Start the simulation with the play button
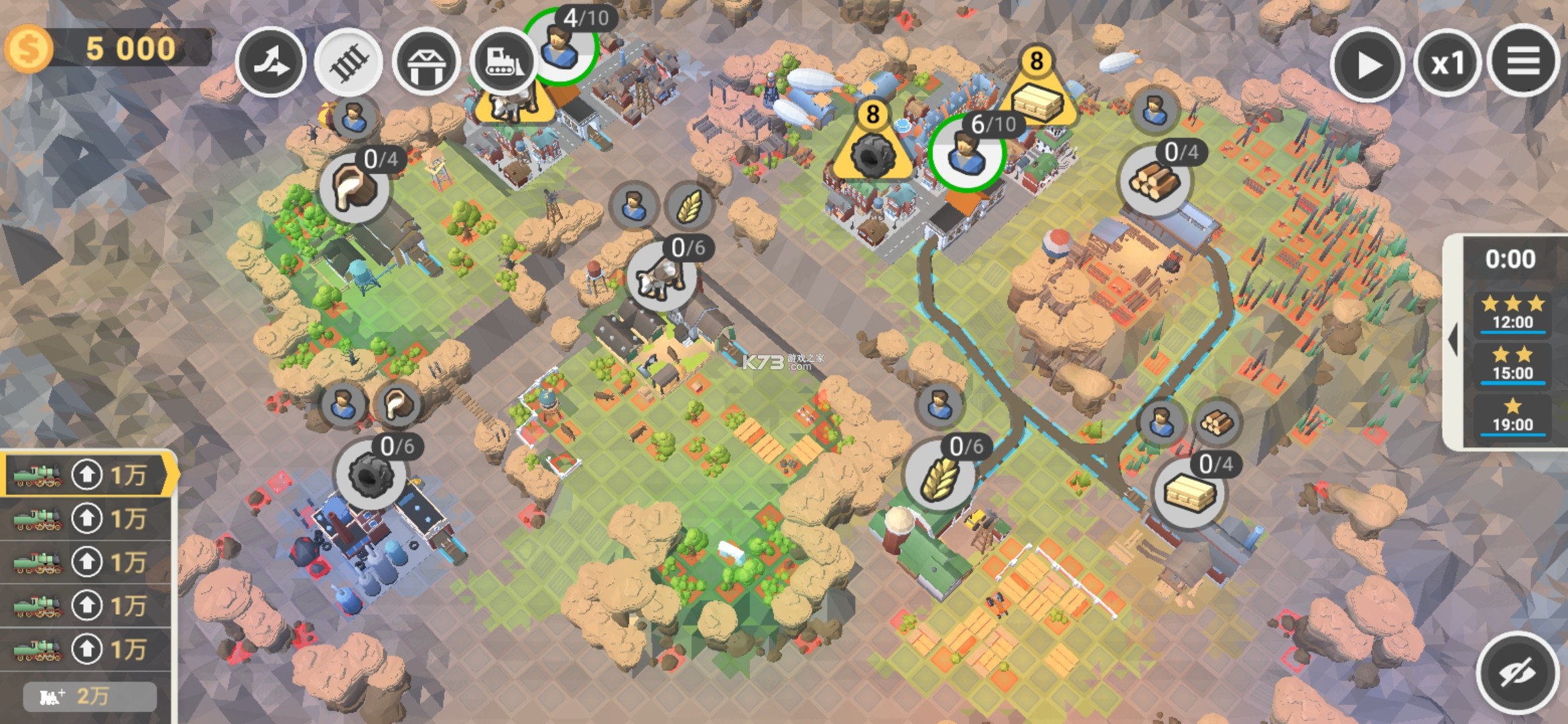The width and height of the screenshot is (1568, 724). [1367, 64]
